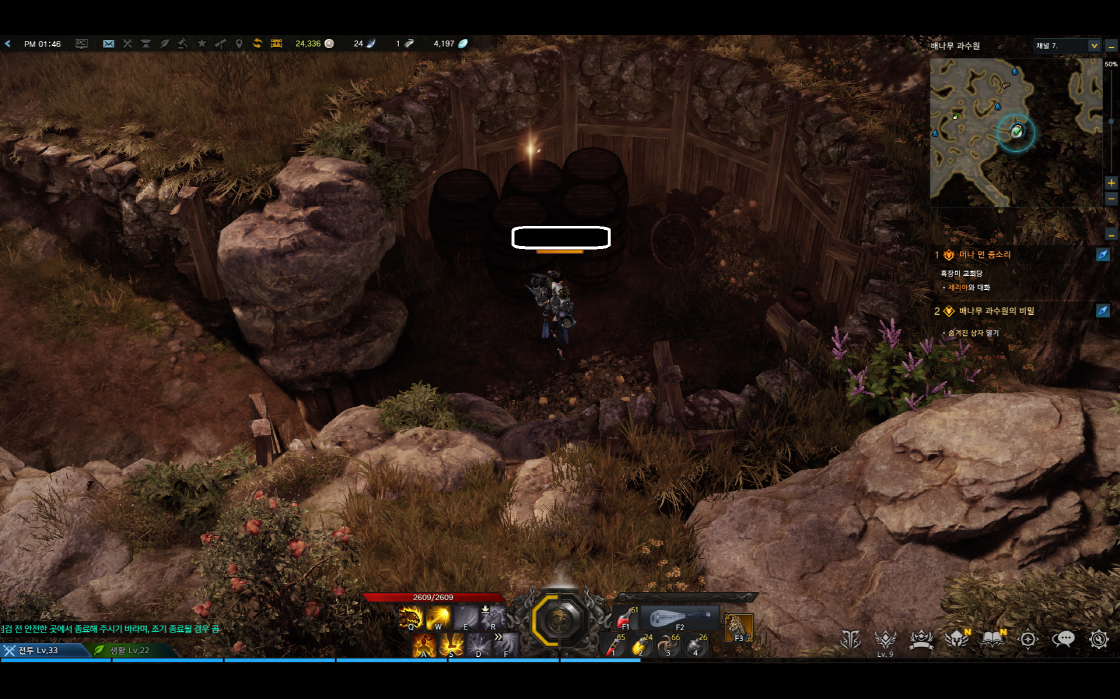
Task: Zoom in the minimap with plus button
Action: (x=1111, y=184)
